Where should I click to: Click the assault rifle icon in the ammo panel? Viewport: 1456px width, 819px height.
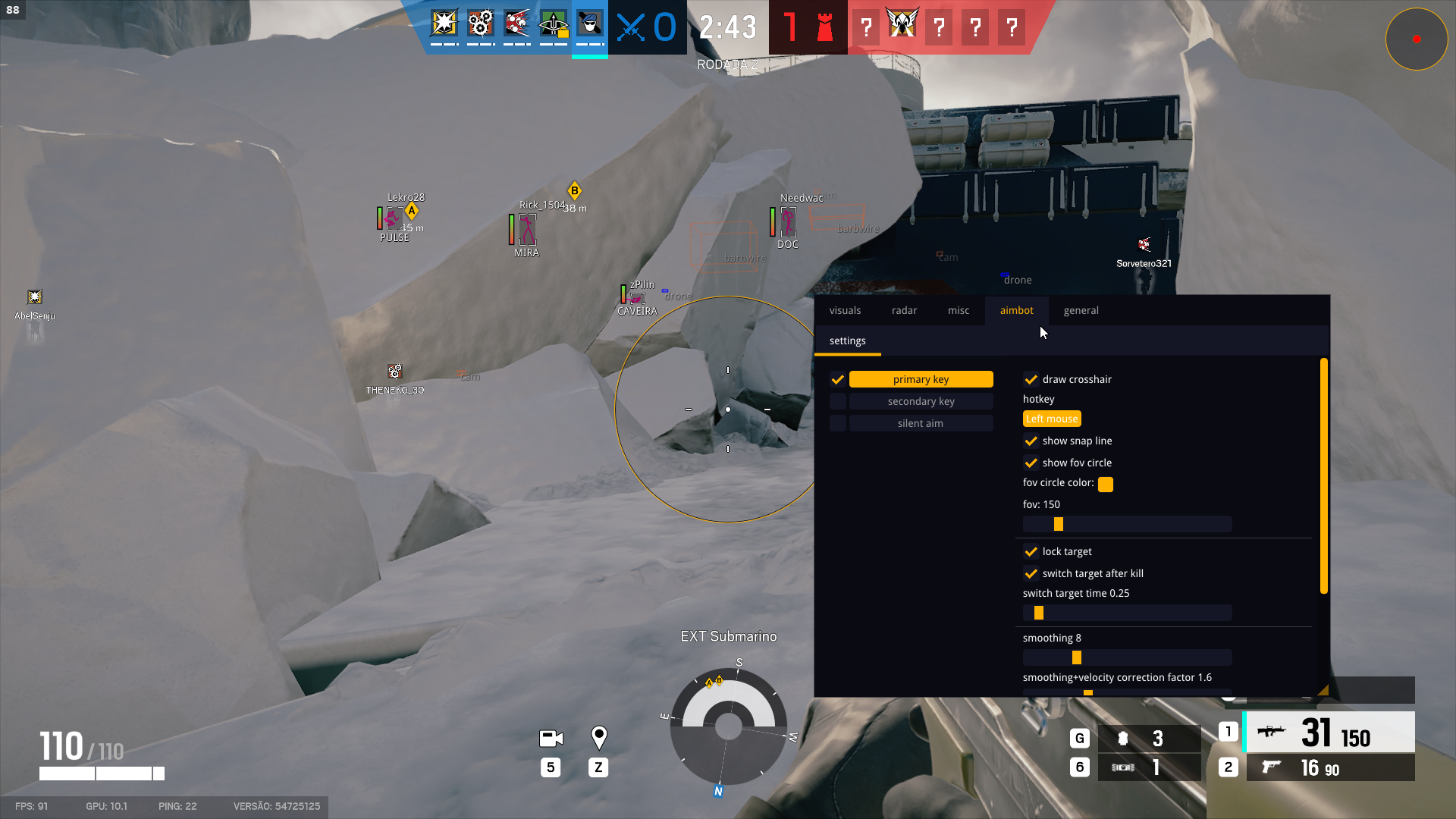coord(1271,731)
